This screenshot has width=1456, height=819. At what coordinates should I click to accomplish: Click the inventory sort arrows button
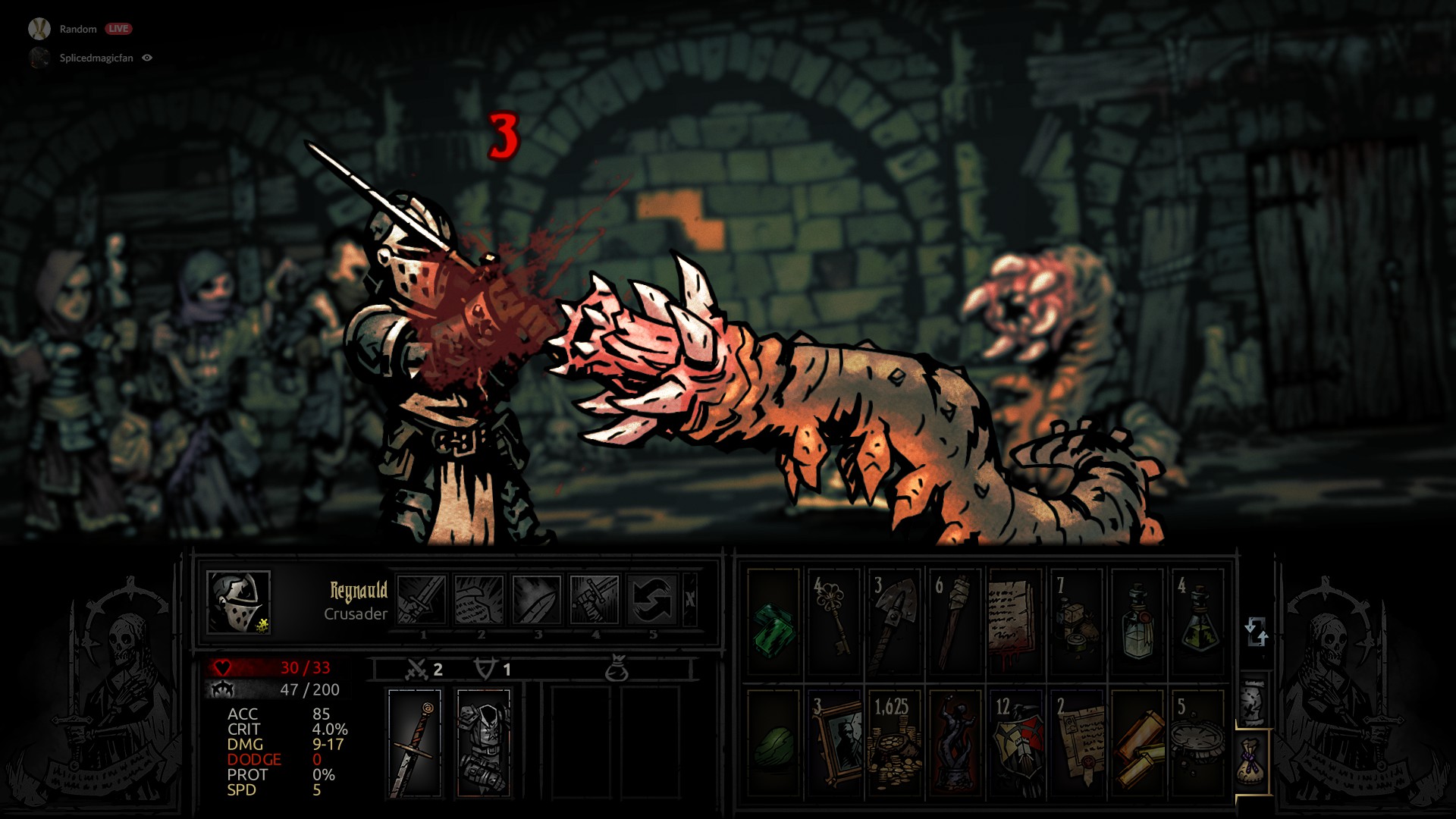tap(1256, 631)
